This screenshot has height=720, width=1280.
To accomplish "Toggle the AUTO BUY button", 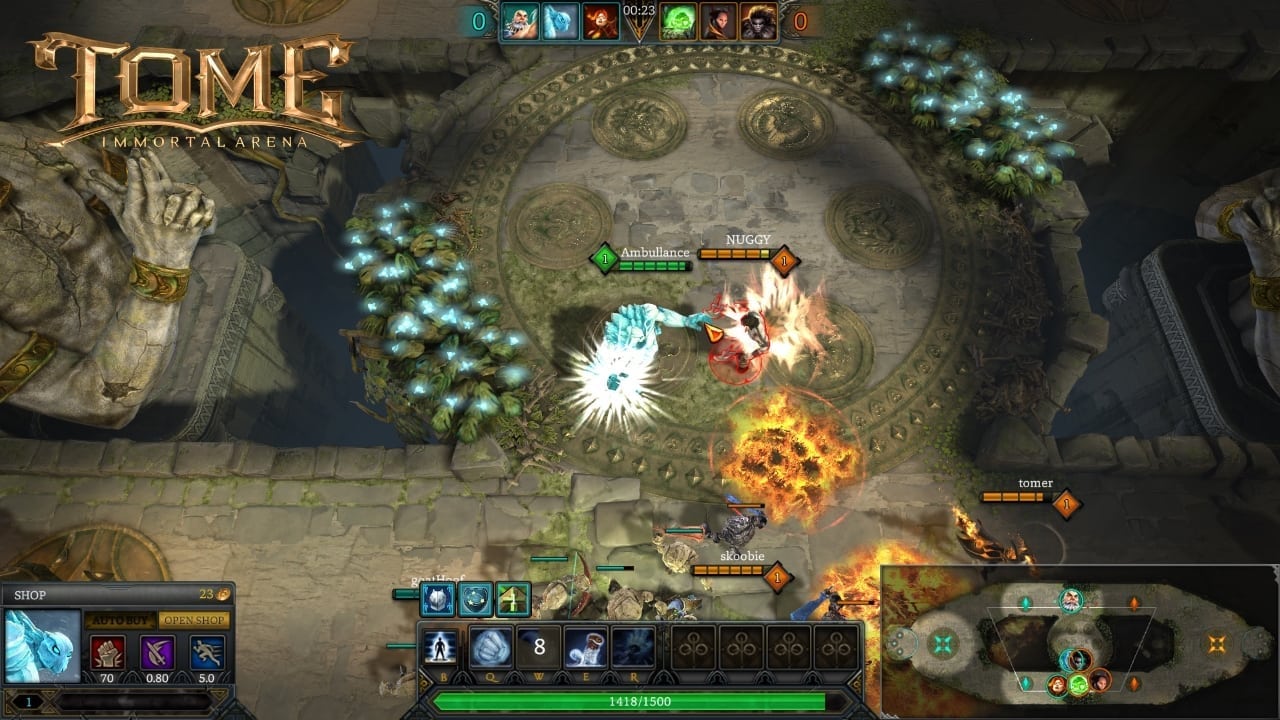I will (x=118, y=620).
